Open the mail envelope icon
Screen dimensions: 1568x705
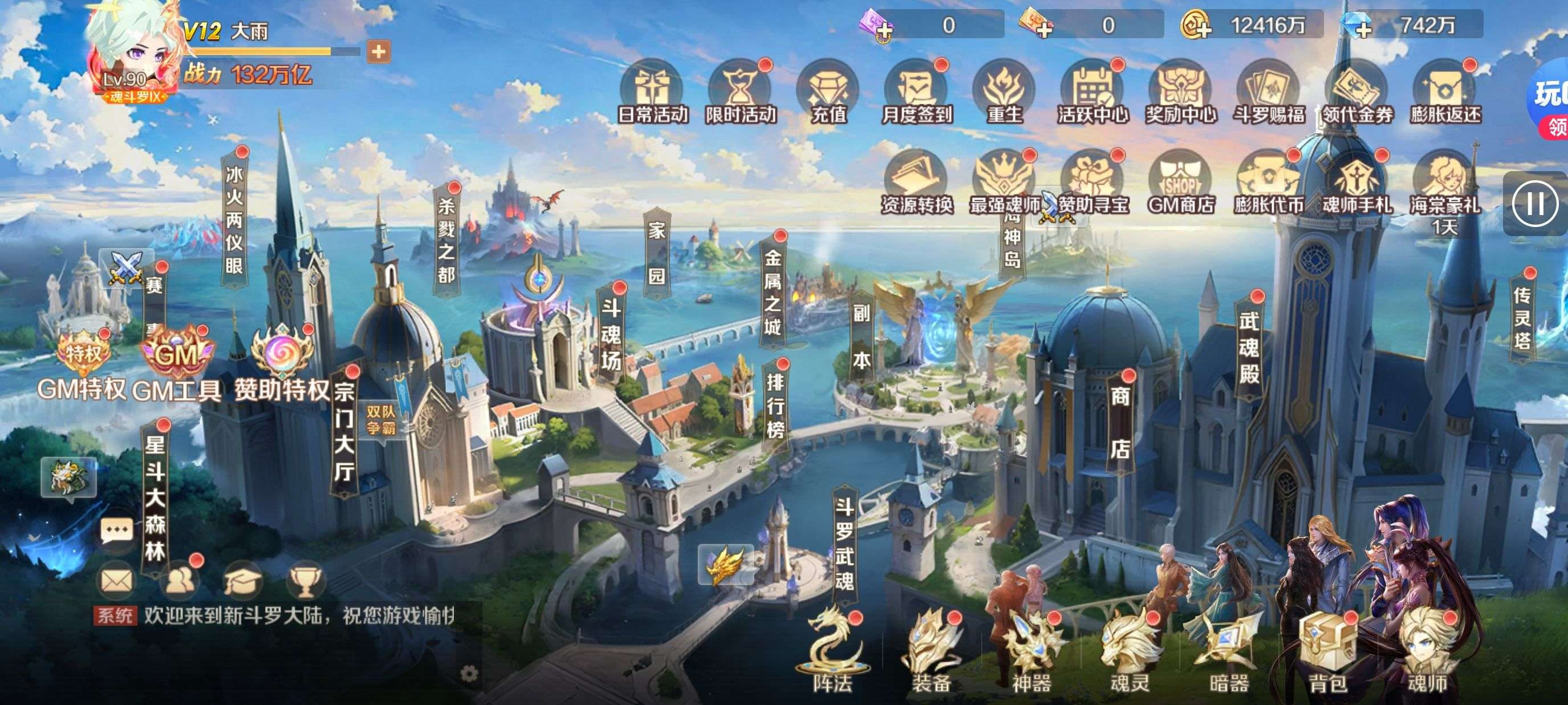click(x=116, y=581)
